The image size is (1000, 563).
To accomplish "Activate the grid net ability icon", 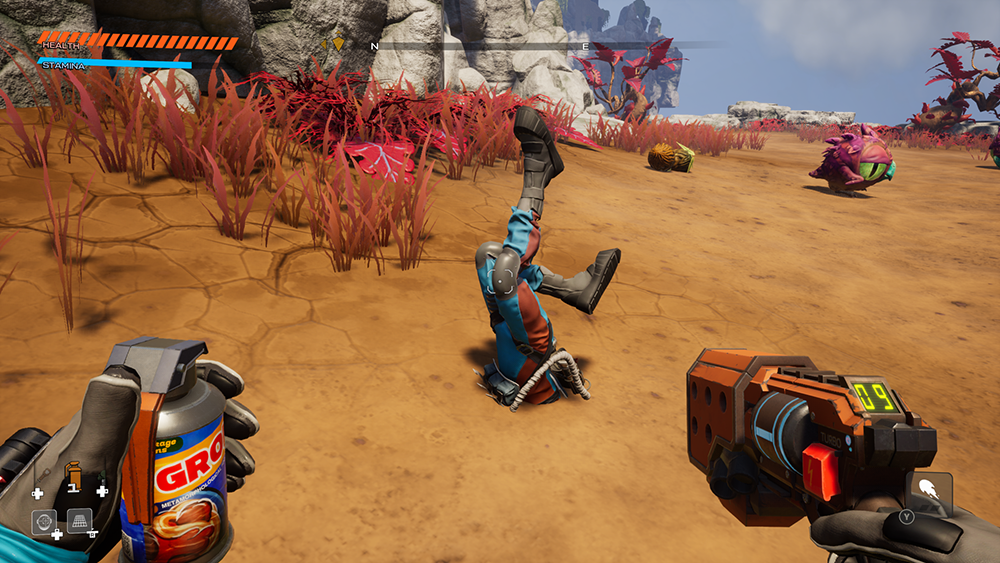I will pyautogui.click(x=79, y=520).
